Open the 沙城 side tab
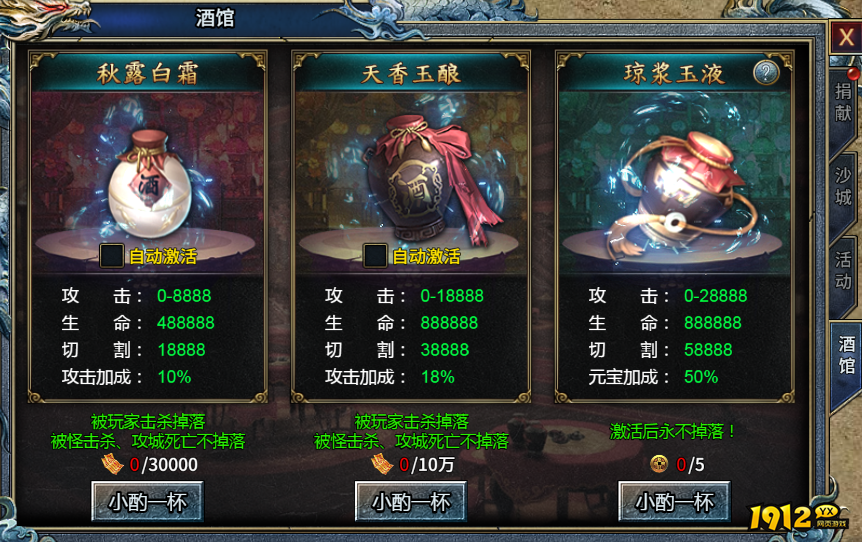This screenshot has height=542, width=862. click(844, 182)
